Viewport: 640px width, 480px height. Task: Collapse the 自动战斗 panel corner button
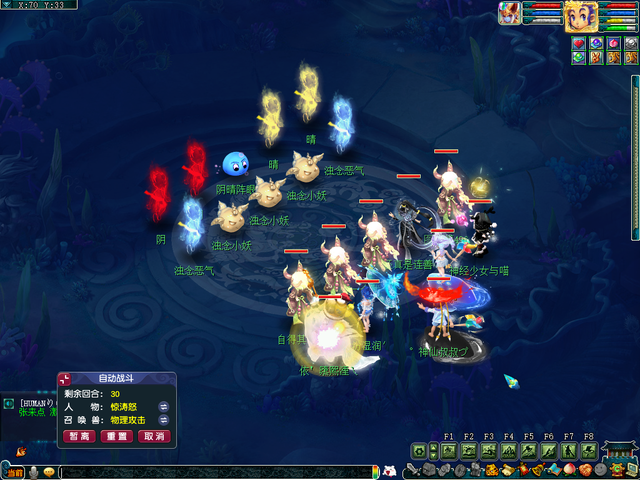[x=66, y=378]
